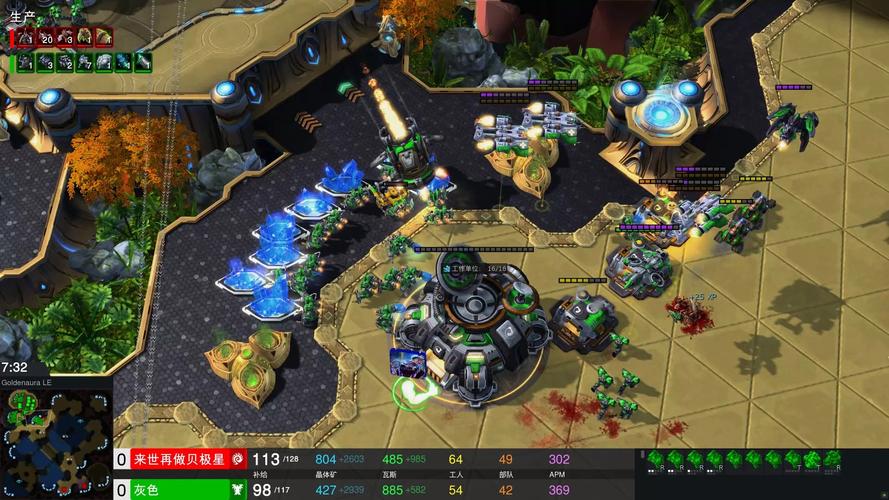Click the red production icon showing count 3
Screen dimensions: 889x500
(64, 37)
